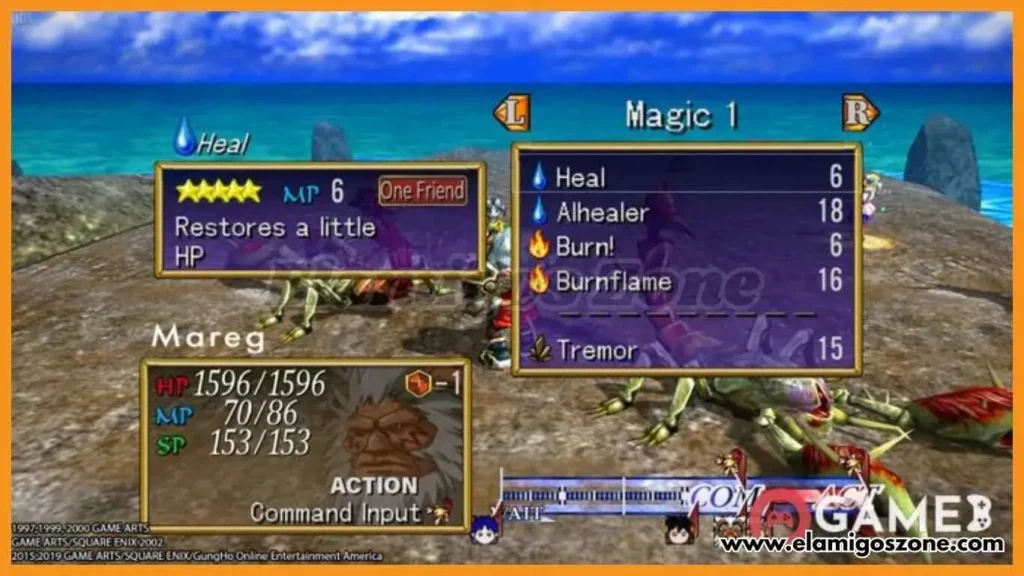Viewport: 1024px width, 576px height.
Task: Cast the Burn! spell
Action: (x=587, y=246)
